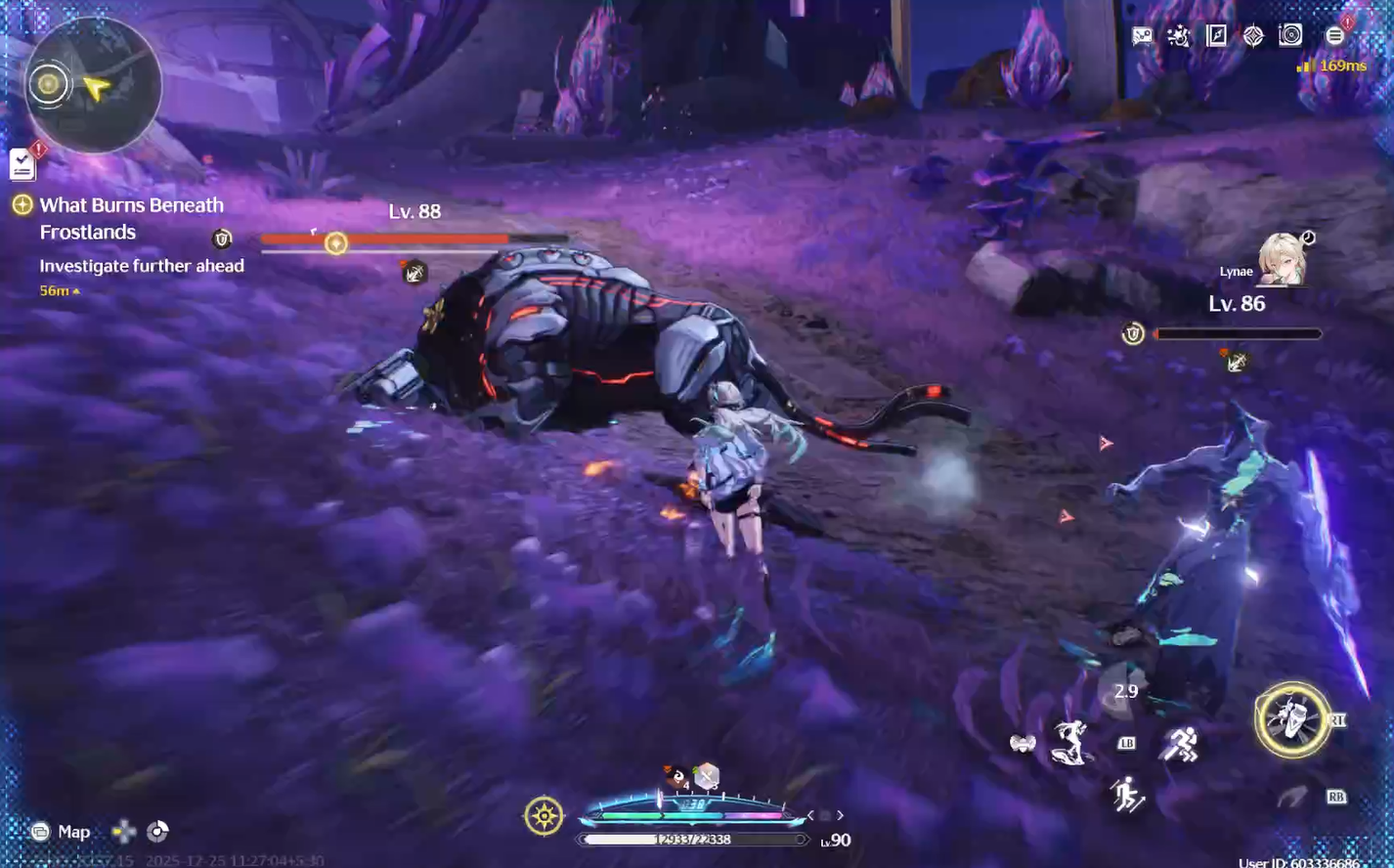
Task: Open the turntable record player icon
Action: [1290, 36]
